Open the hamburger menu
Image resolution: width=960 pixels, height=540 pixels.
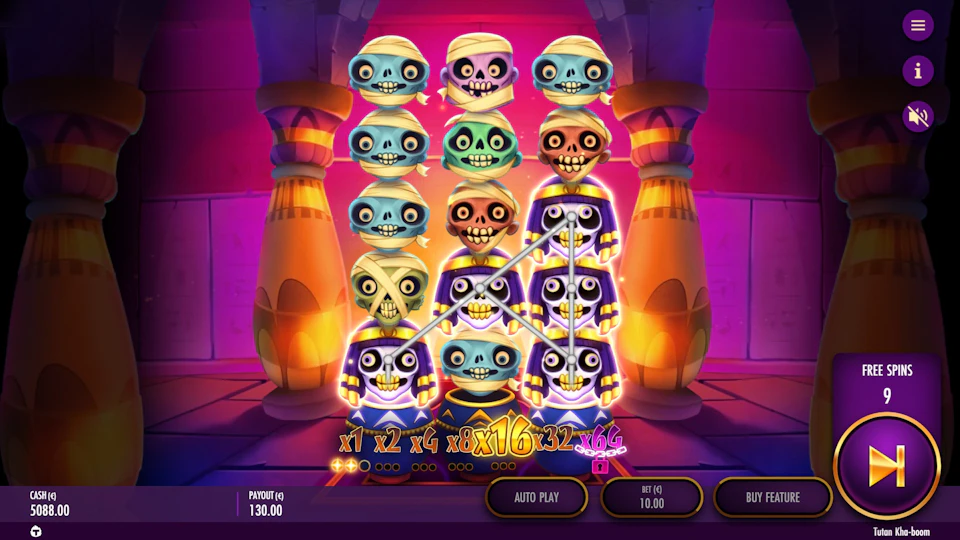tap(917, 25)
